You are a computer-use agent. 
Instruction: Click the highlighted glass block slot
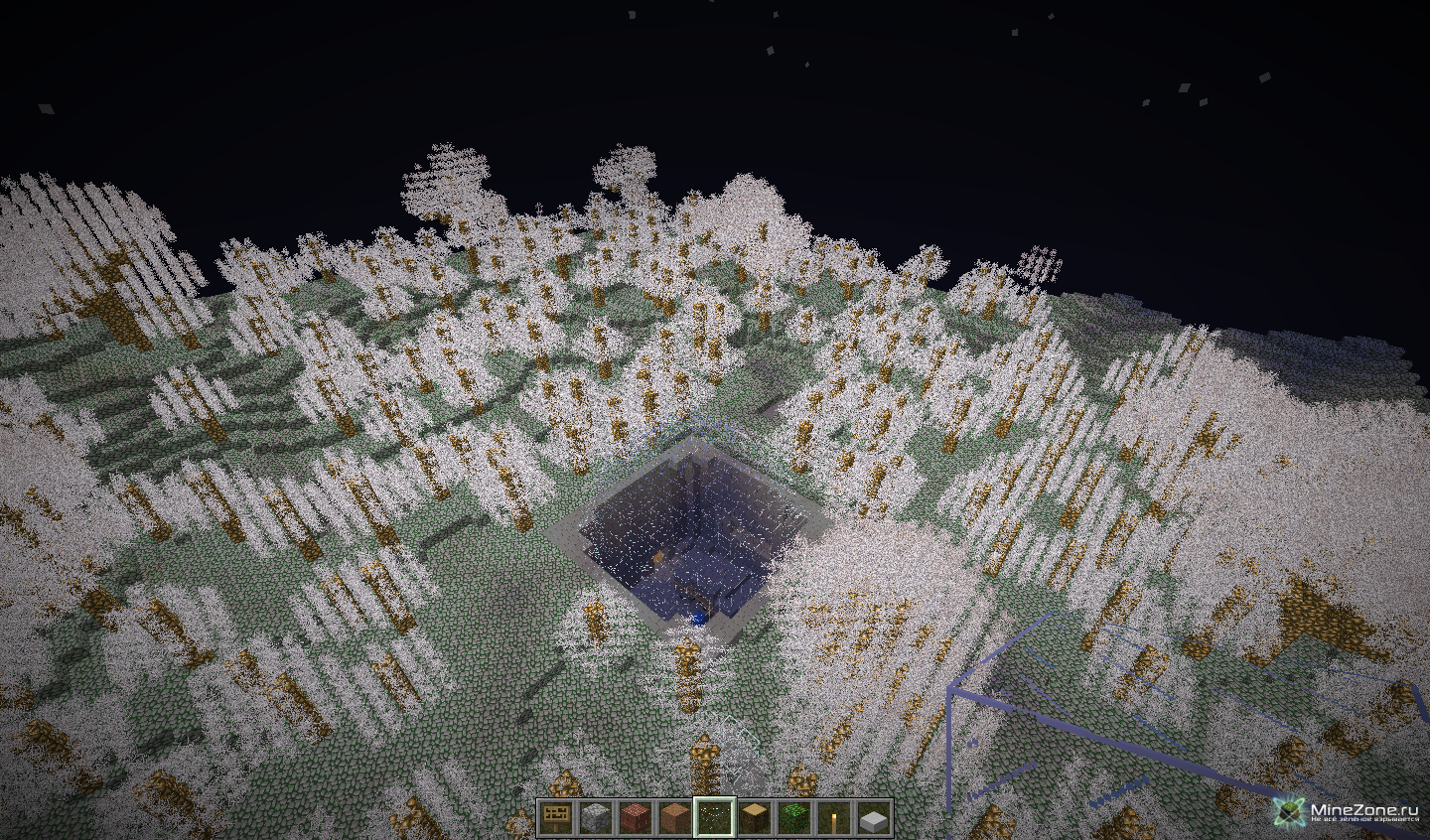point(714,817)
